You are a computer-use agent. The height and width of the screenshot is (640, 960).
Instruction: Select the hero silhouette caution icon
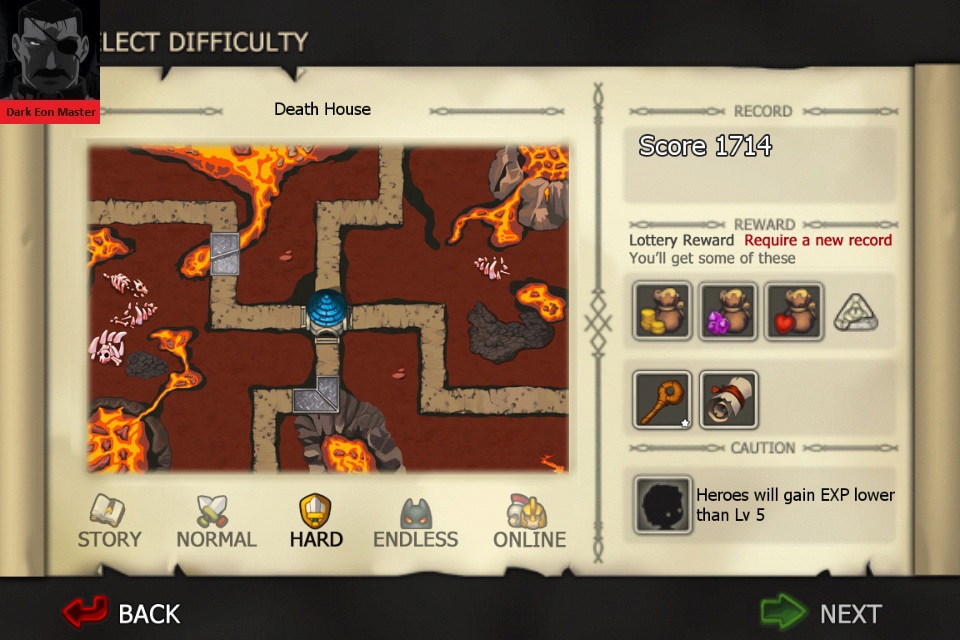point(662,504)
